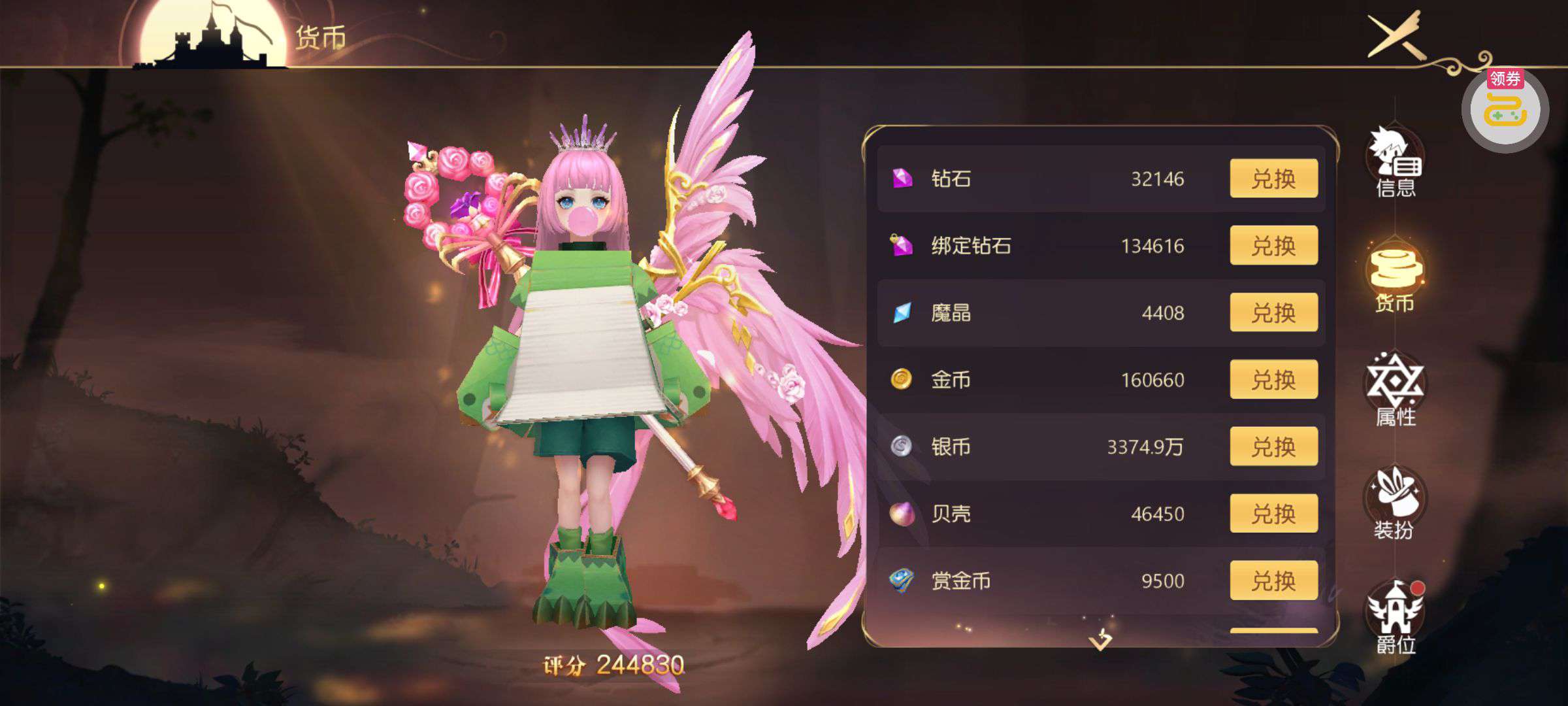Screen dimensions: 1568x706
Task: Open the 领券 coupon overlay button
Action: click(x=1505, y=110)
